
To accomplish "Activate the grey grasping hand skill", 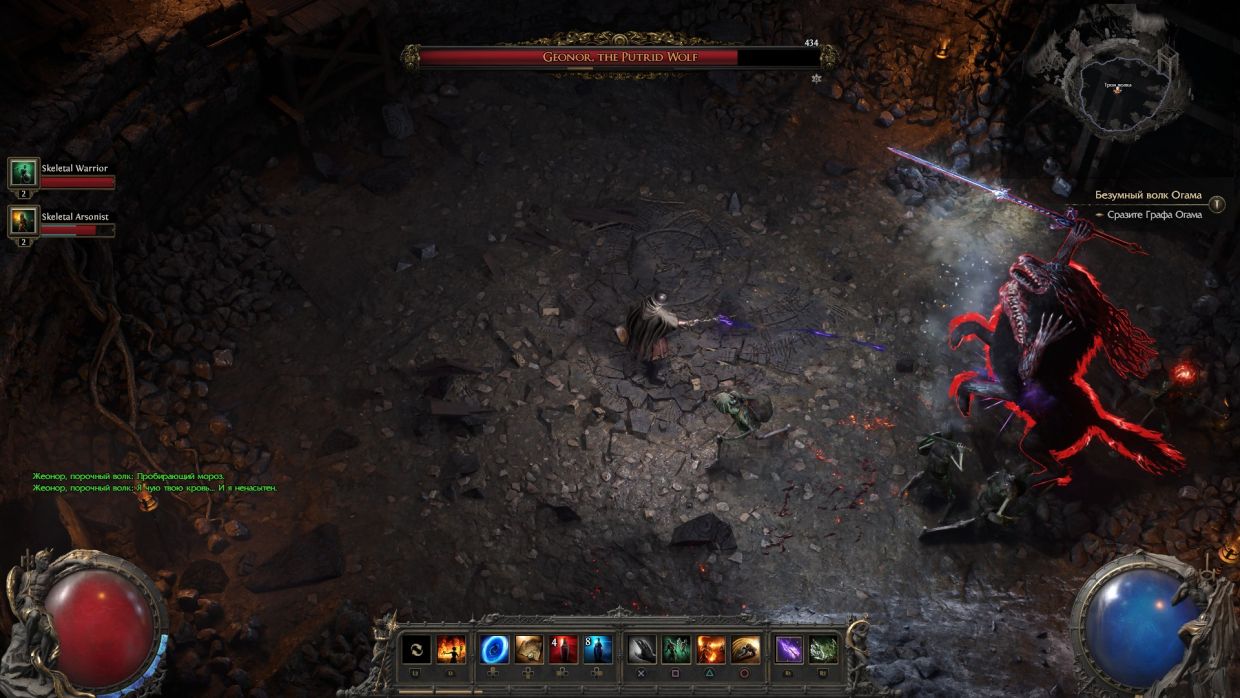I will click(642, 650).
